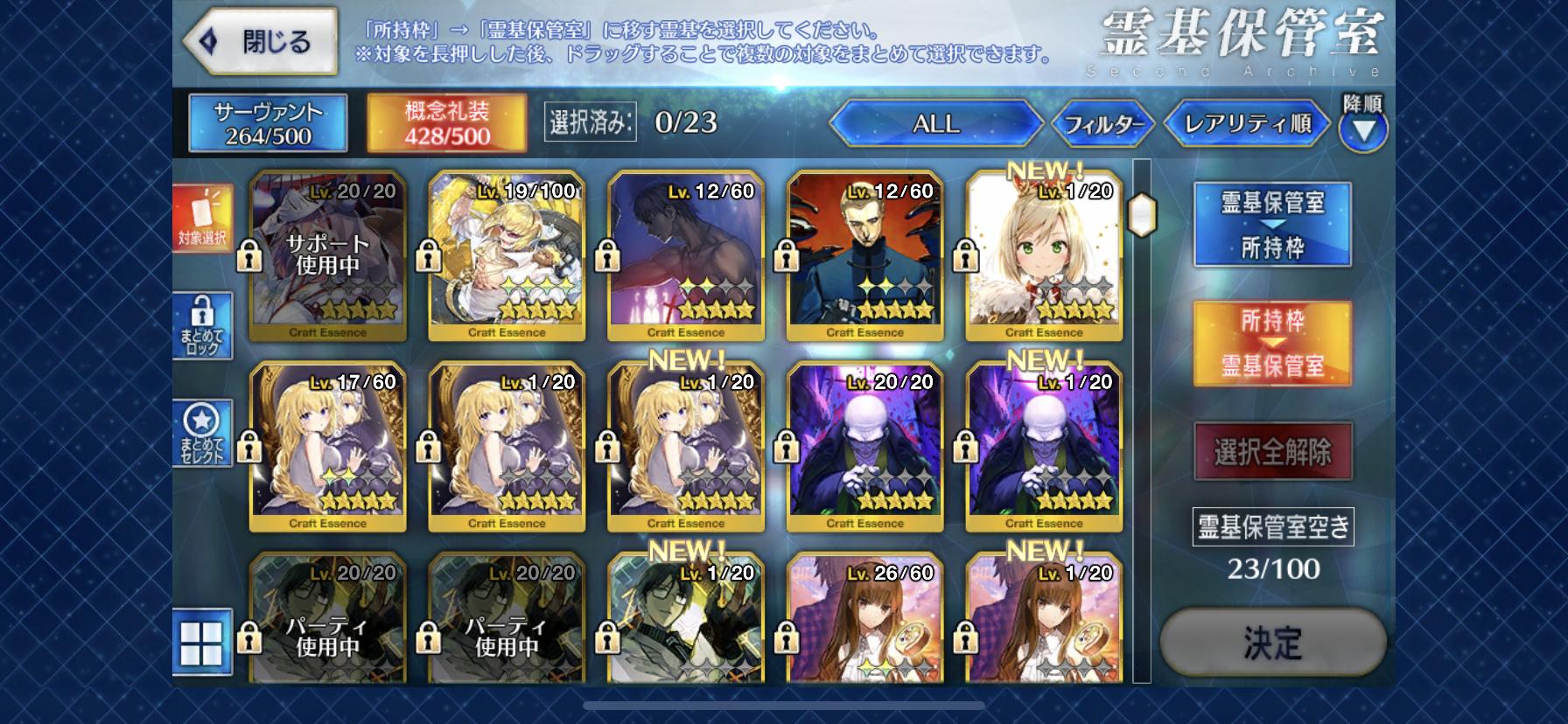This screenshot has height=724, width=1568.
Task: Select the Lv. 17/60 blonde duo card
Action: coord(328,446)
